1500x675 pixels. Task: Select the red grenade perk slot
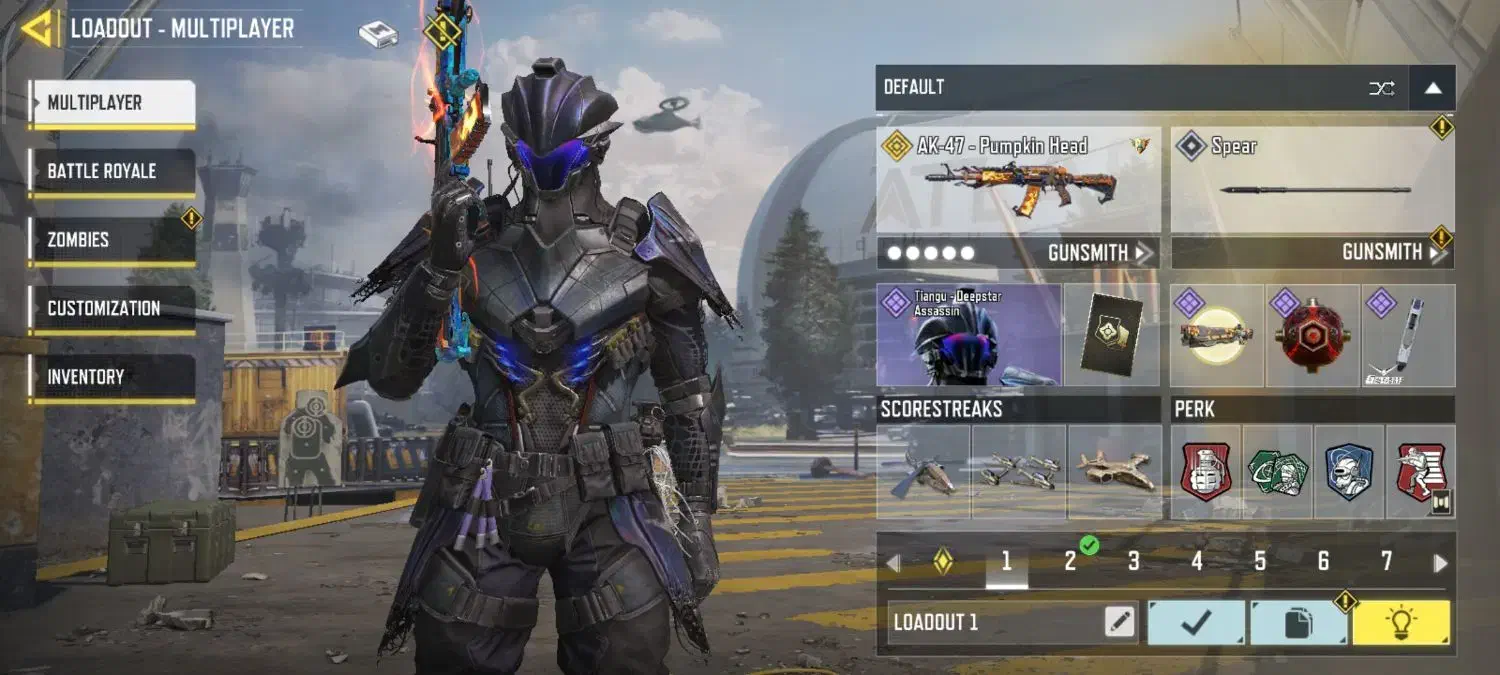(1205, 471)
